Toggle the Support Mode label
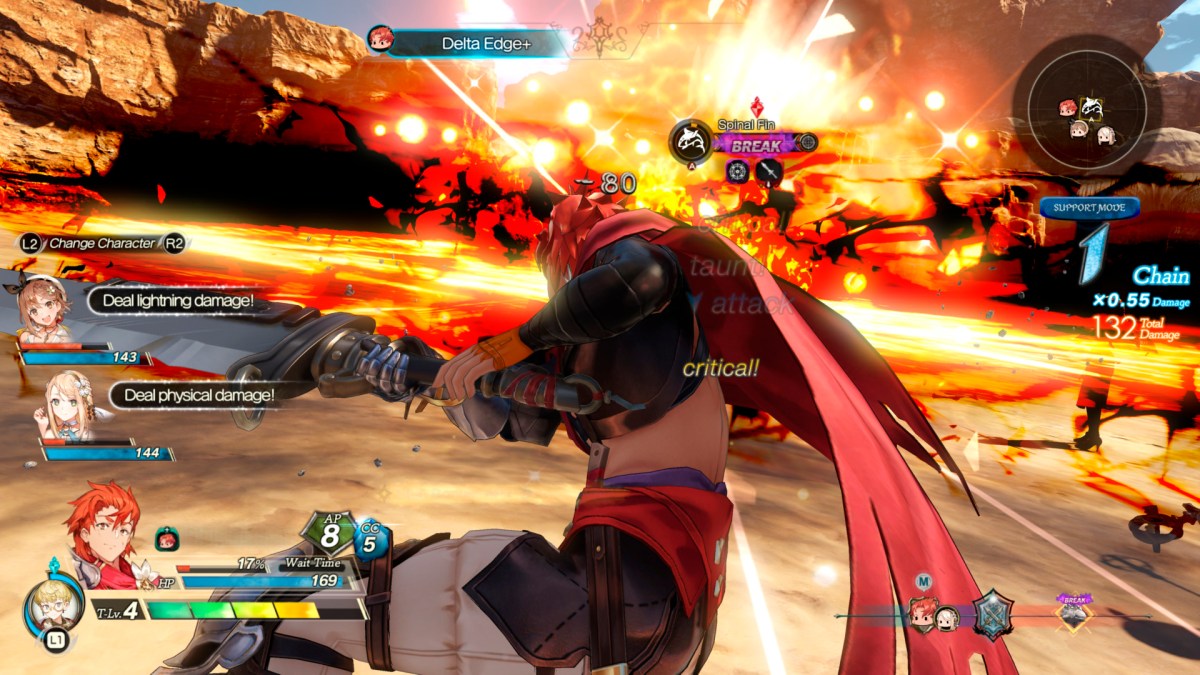The height and width of the screenshot is (675, 1200). (x=1089, y=208)
